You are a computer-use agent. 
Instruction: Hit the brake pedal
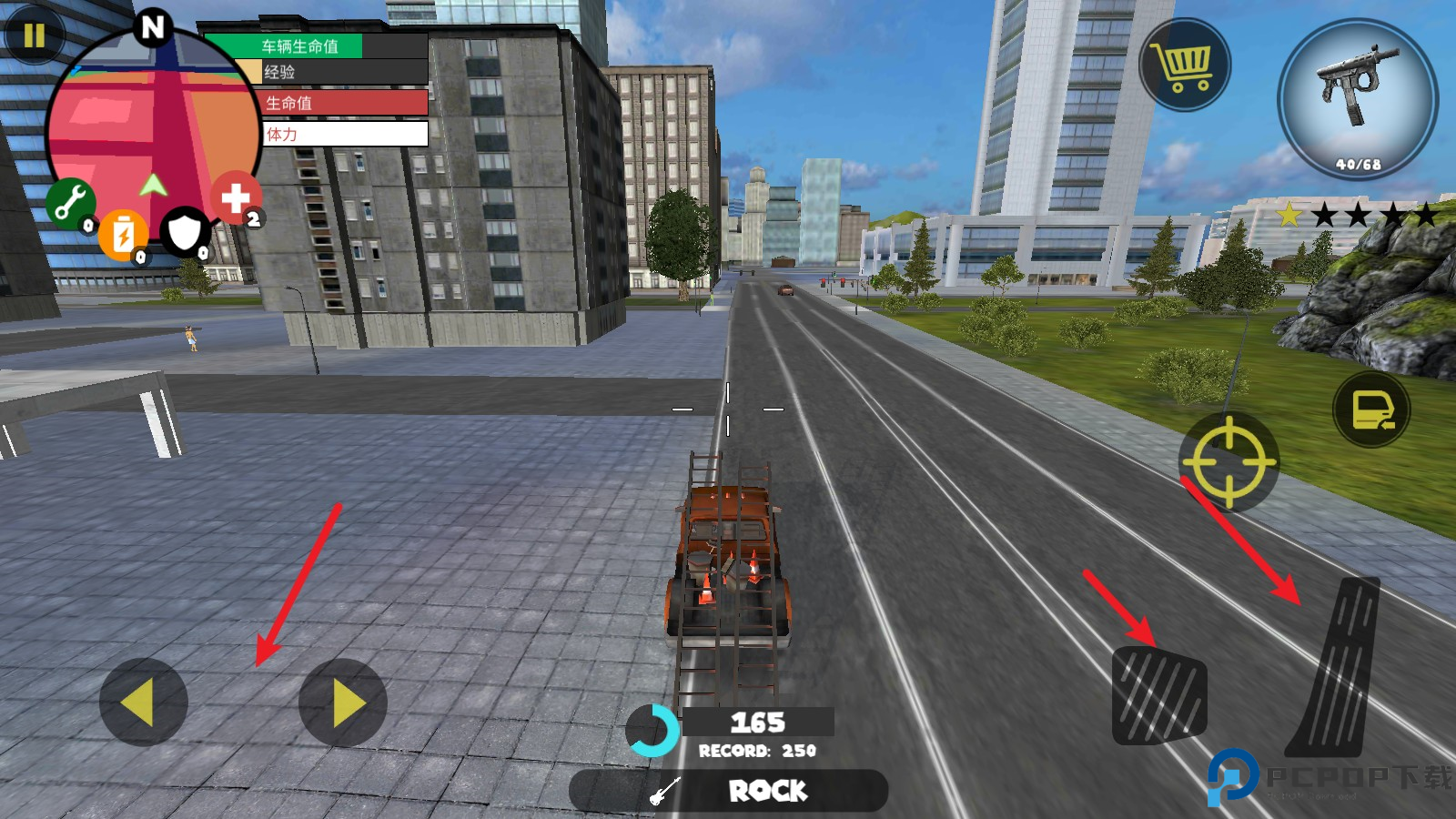pos(1159,695)
